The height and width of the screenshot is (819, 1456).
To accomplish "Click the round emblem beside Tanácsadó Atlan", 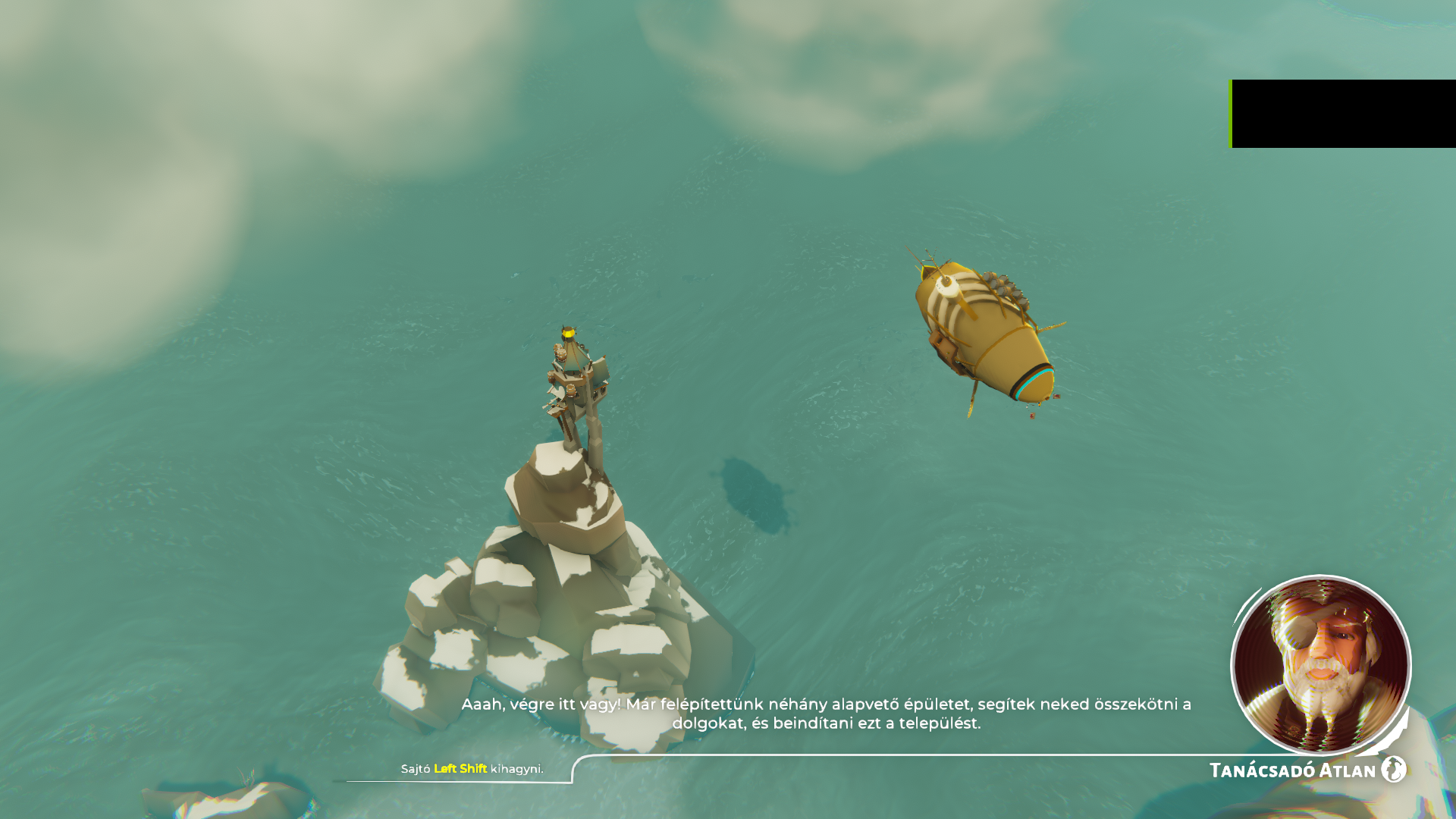I will pyautogui.click(x=1394, y=769).
